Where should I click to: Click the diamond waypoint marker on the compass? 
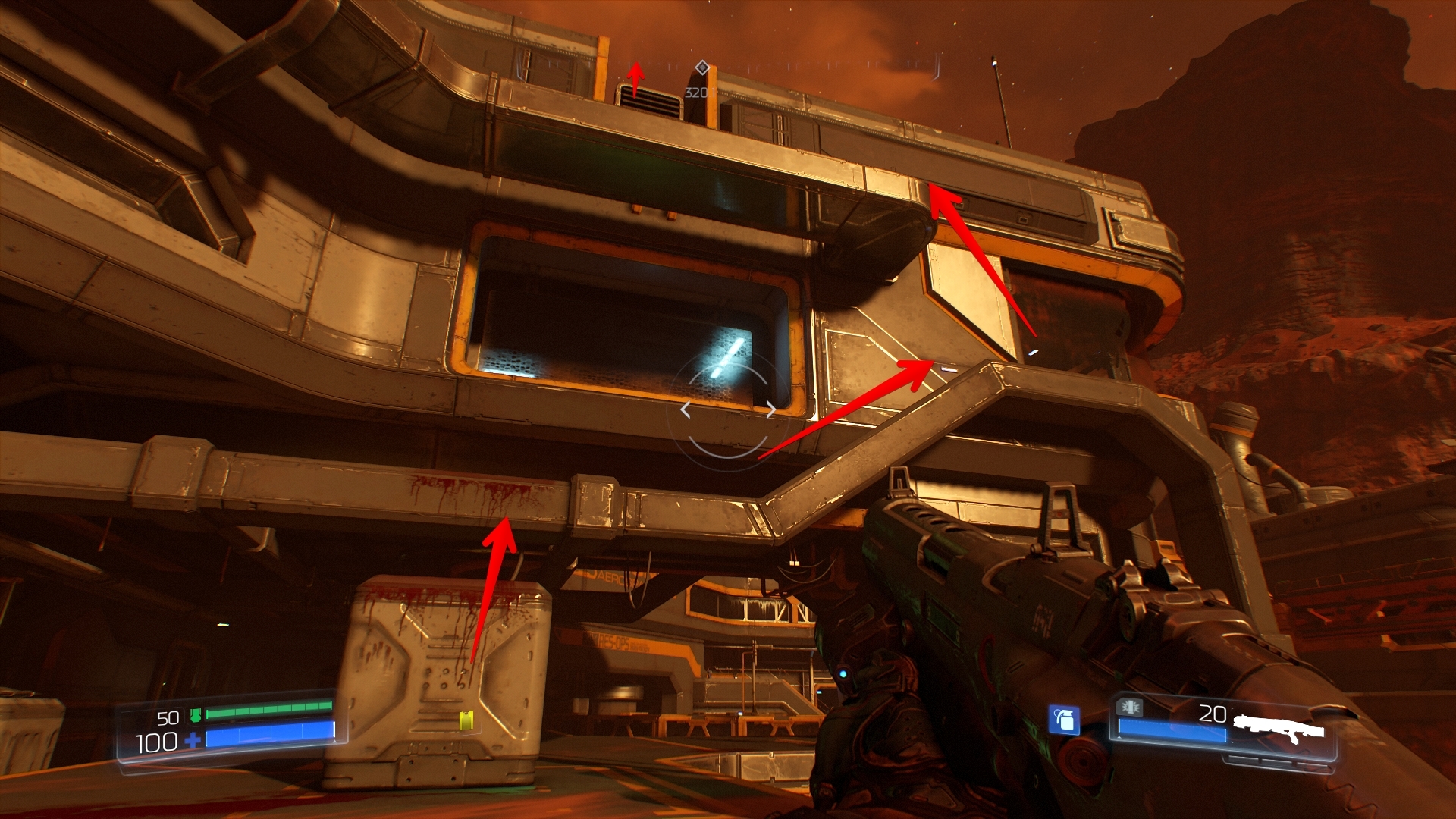(x=702, y=67)
